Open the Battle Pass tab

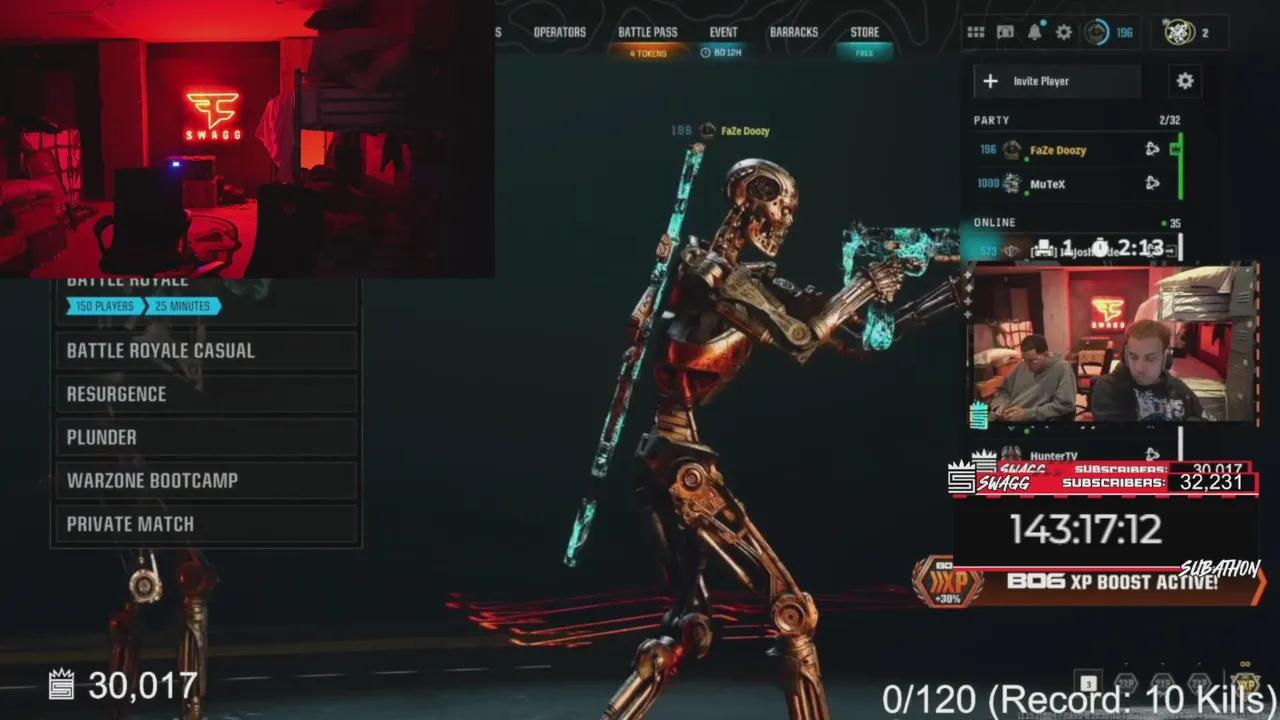tap(648, 31)
